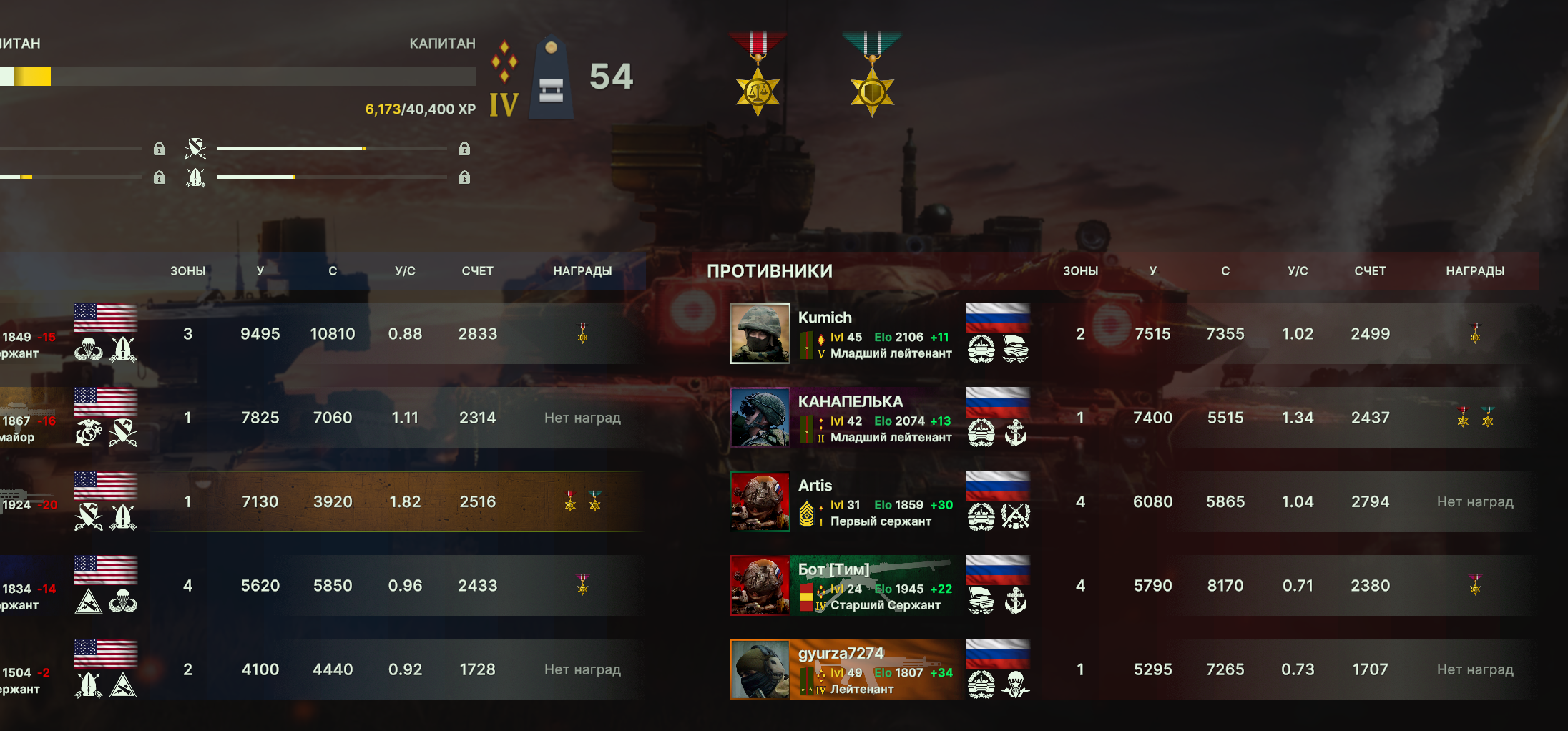Inspect the green-ribbon shield medal

(x=872, y=75)
